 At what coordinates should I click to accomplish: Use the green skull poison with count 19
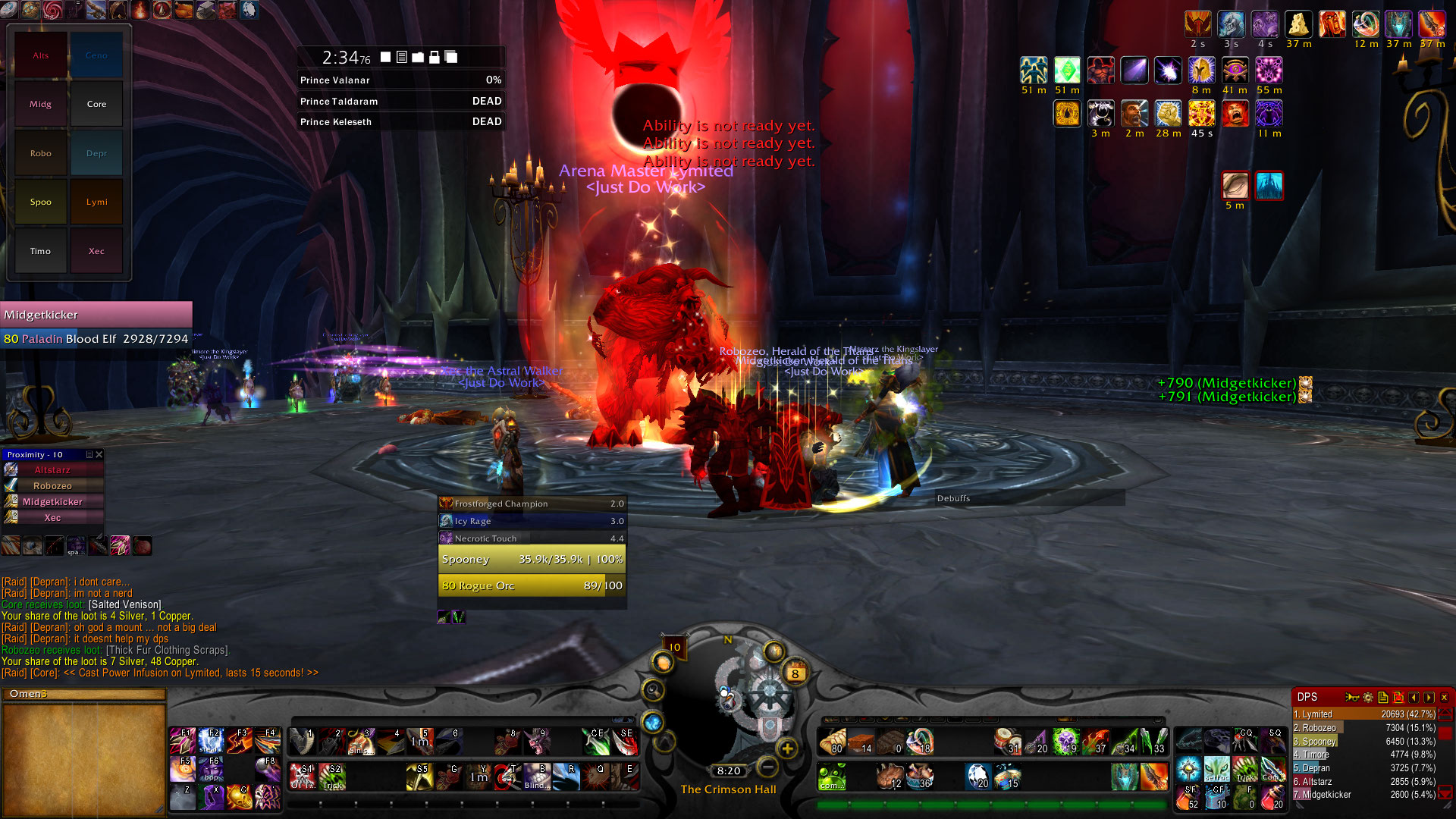click(x=1065, y=742)
